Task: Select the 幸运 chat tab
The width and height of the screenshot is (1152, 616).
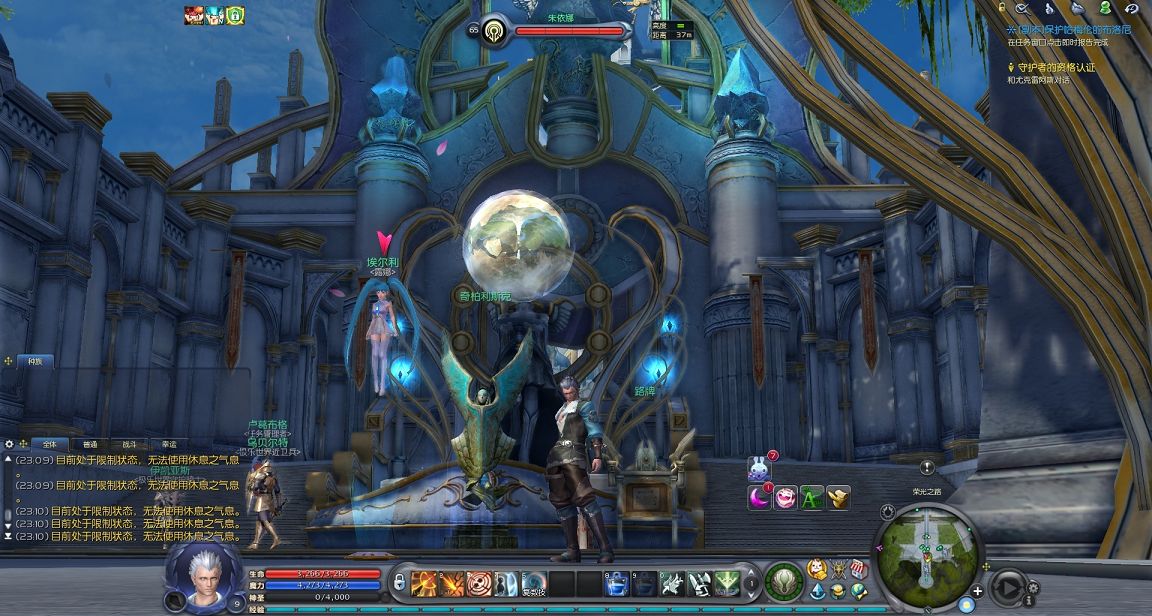Action: [x=168, y=444]
